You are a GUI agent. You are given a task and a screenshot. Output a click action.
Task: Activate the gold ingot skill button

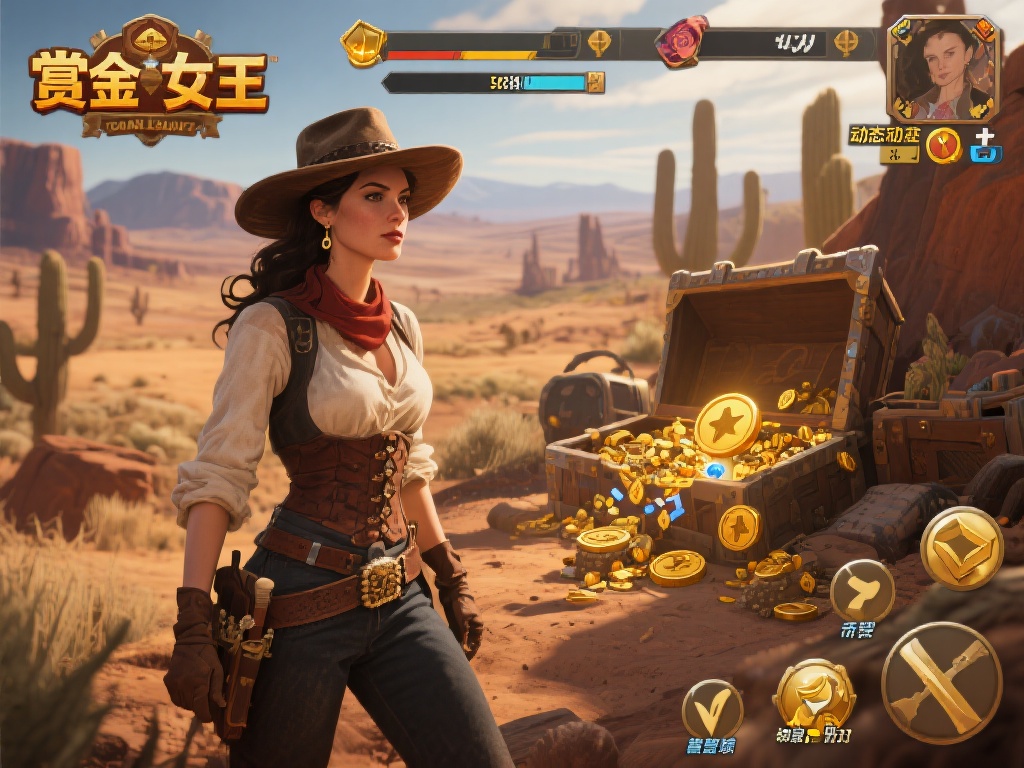(x=961, y=547)
